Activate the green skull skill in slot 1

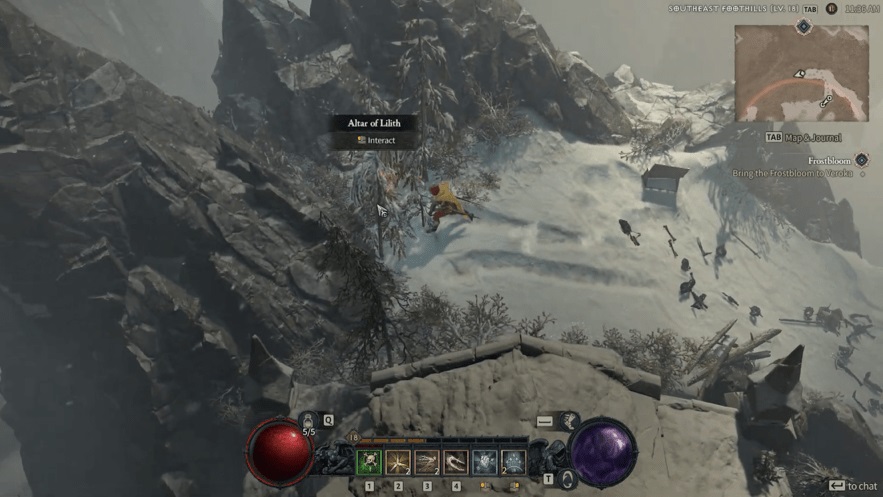(x=370, y=462)
